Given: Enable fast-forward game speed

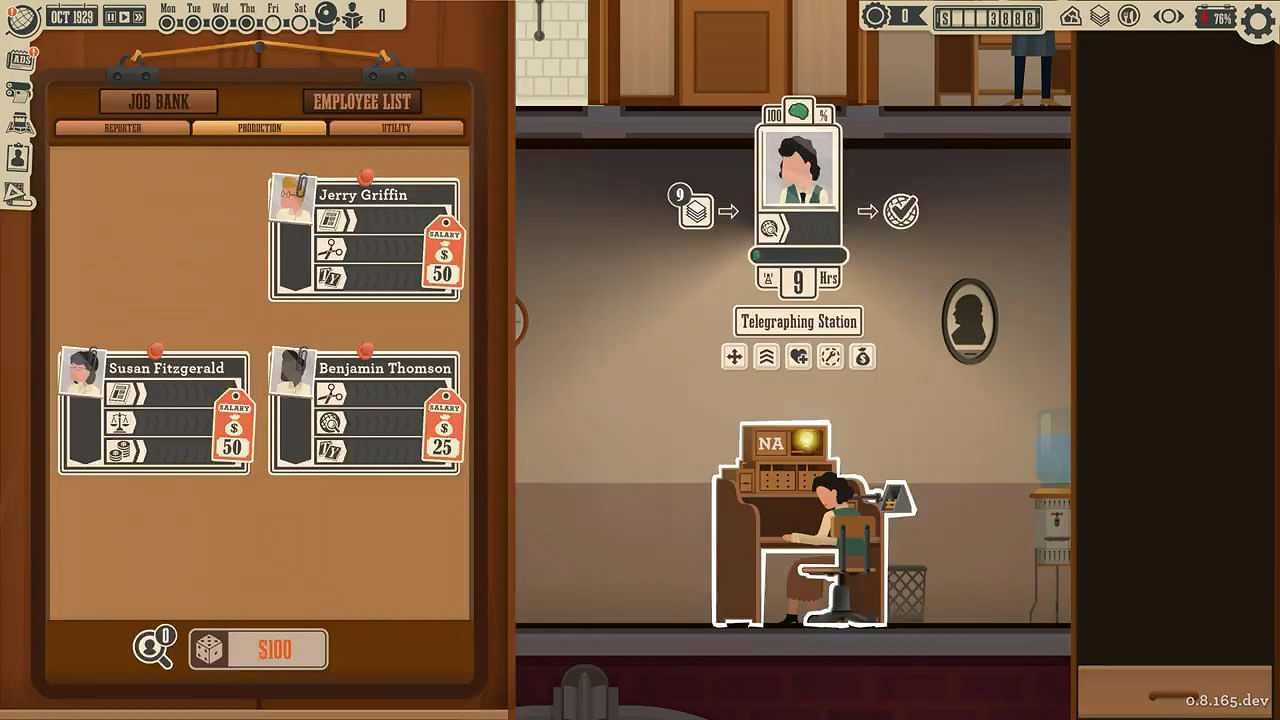Looking at the screenshot, I should click(x=139, y=14).
